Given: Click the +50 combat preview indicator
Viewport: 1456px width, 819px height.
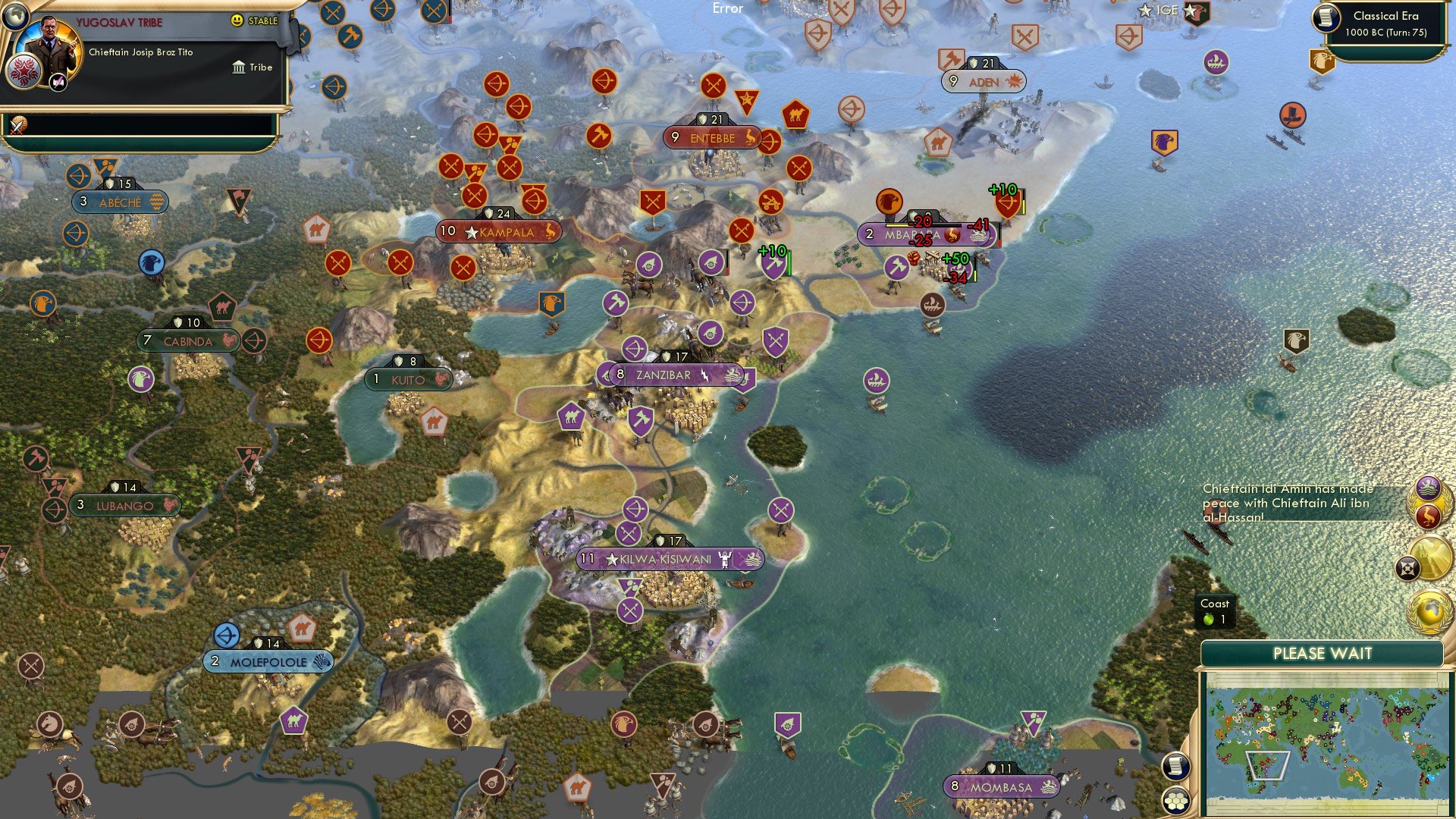Looking at the screenshot, I should click(x=955, y=258).
